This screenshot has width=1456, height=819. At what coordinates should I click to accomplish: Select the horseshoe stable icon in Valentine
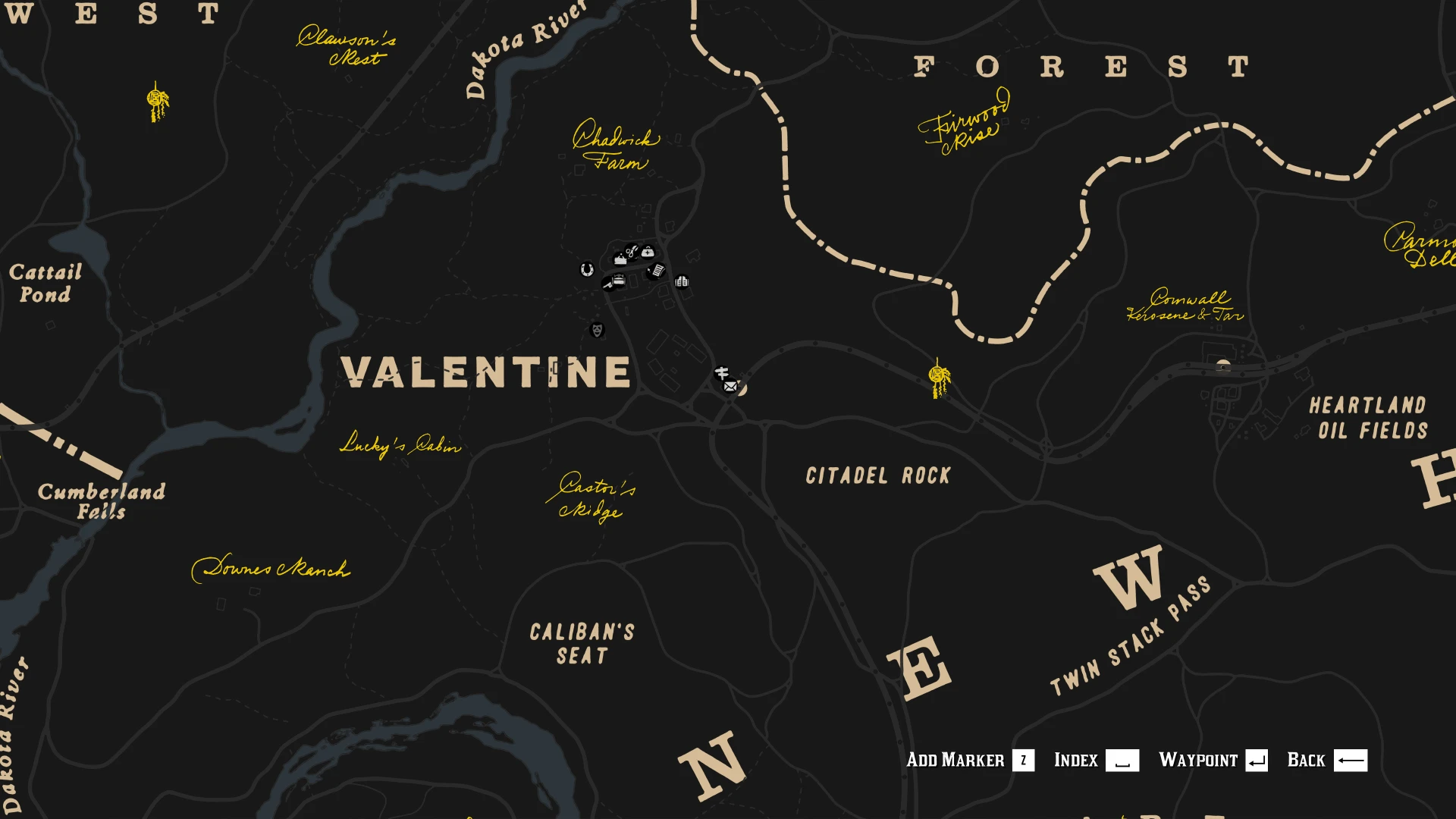click(x=586, y=269)
